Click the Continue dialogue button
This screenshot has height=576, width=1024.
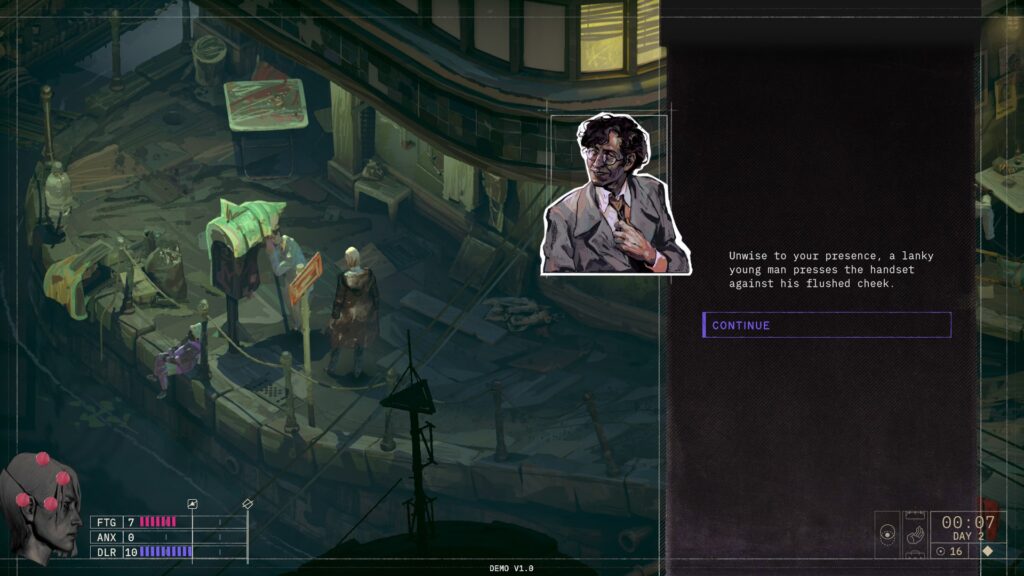826,325
